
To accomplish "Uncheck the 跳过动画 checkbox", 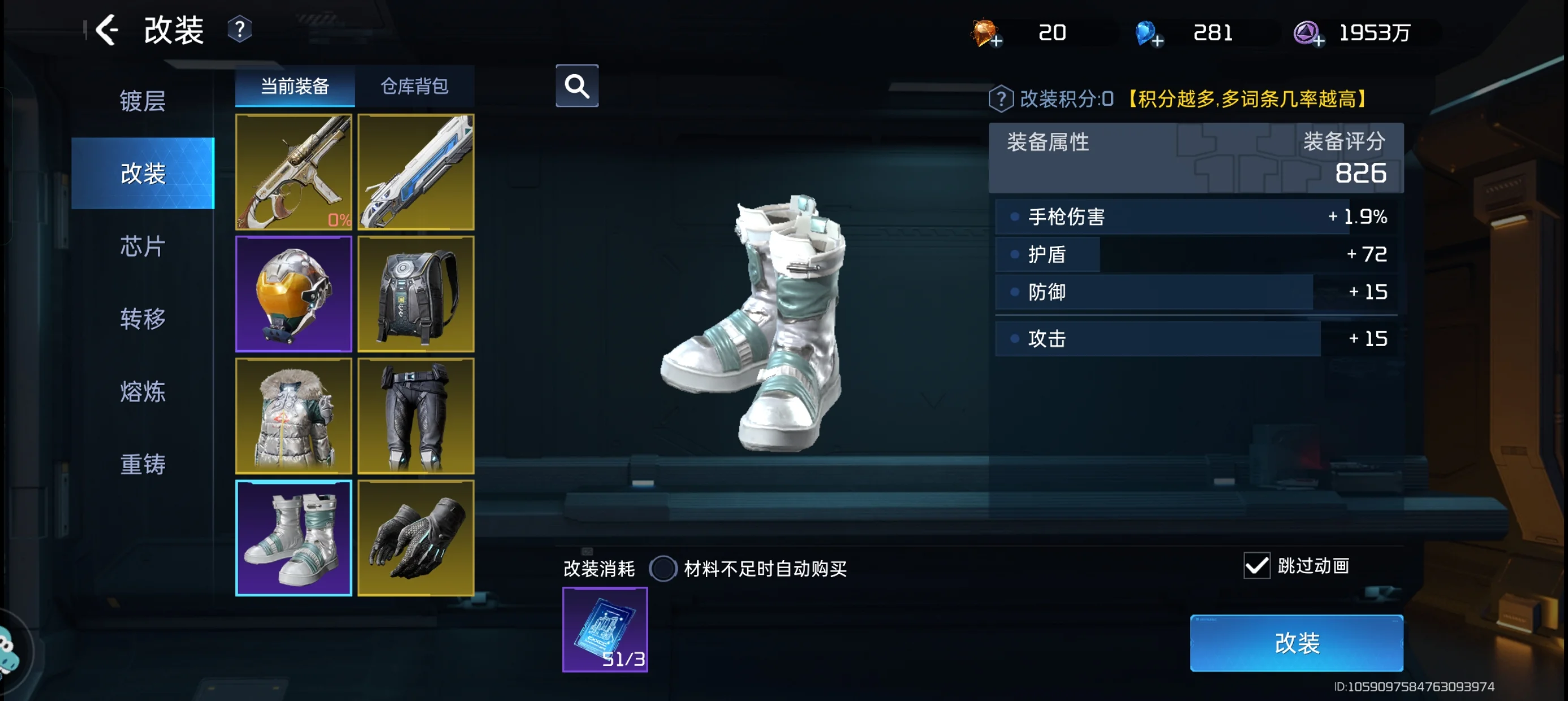I will (x=1256, y=566).
